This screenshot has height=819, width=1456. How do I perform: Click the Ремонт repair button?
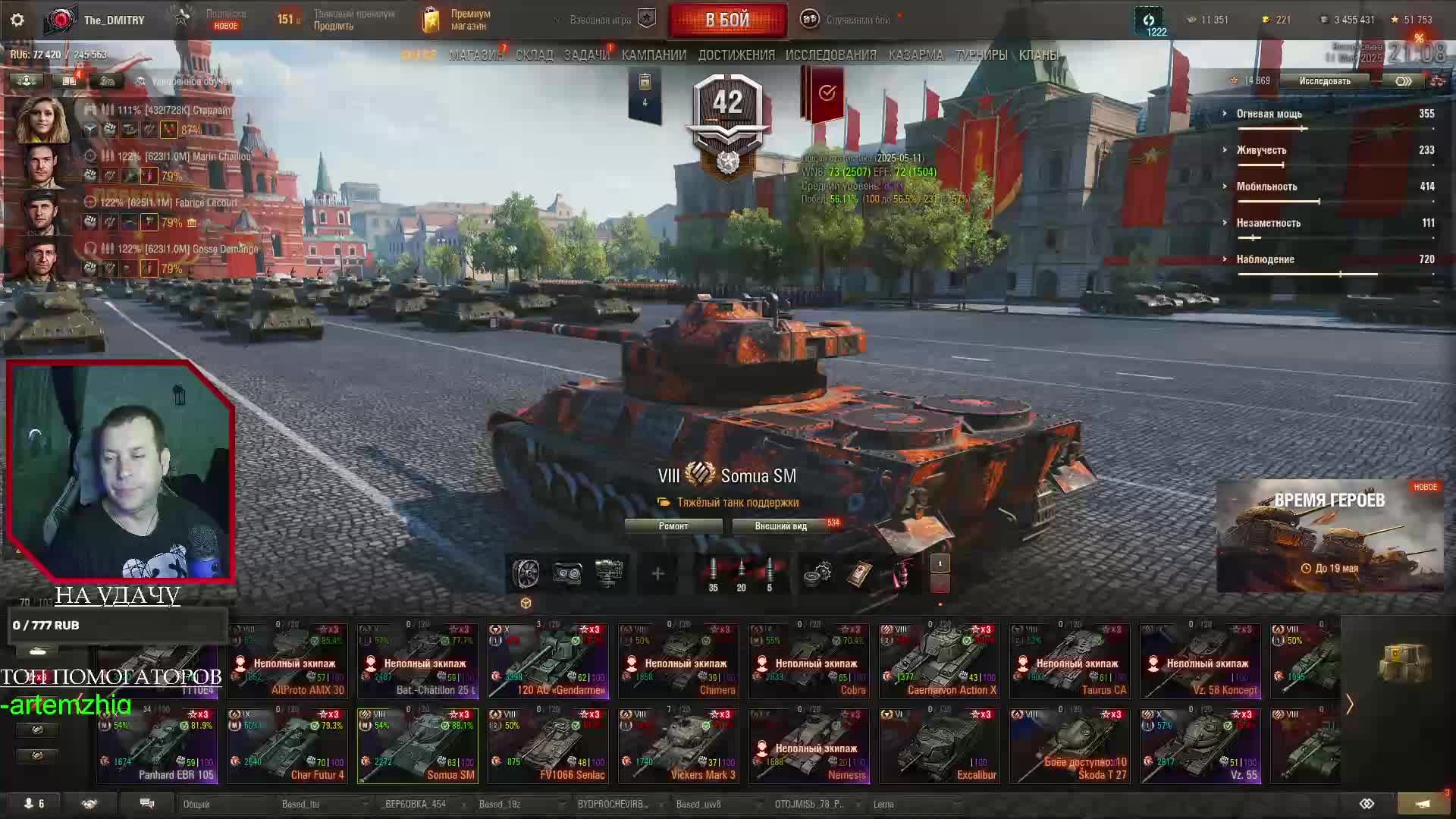673,526
